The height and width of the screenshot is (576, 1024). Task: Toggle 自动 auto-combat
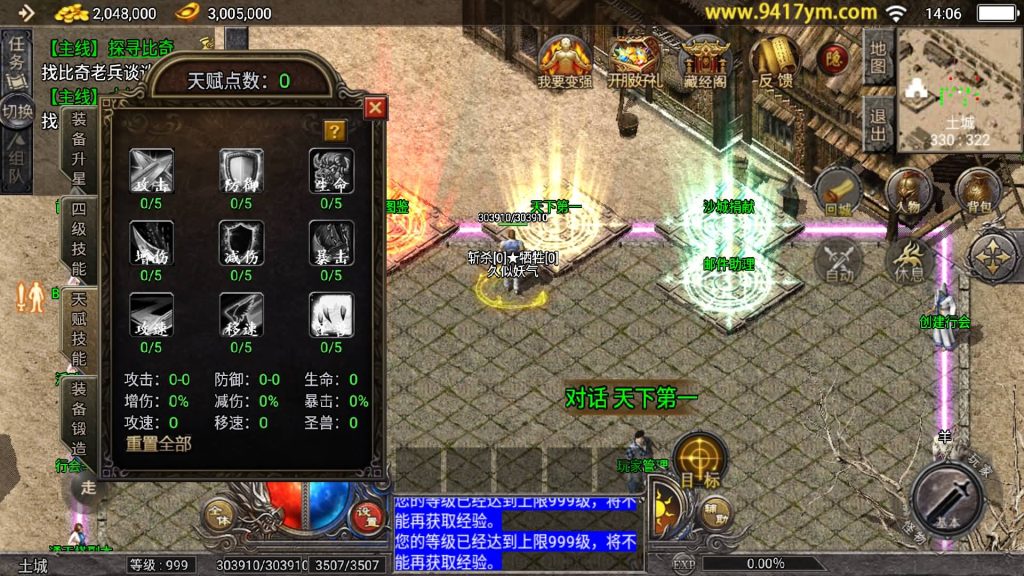point(839,262)
